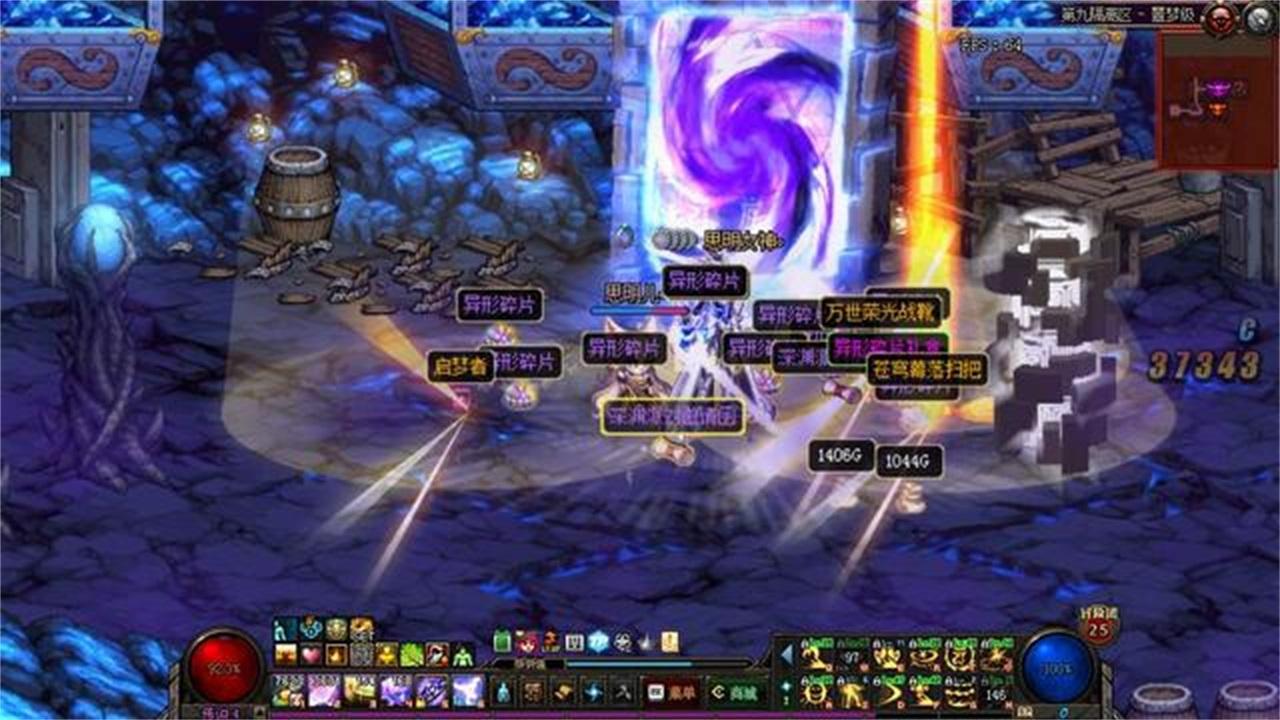The height and width of the screenshot is (720, 1280).
Task: Click green up arrow to switch skill page
Action: [784, 686]
